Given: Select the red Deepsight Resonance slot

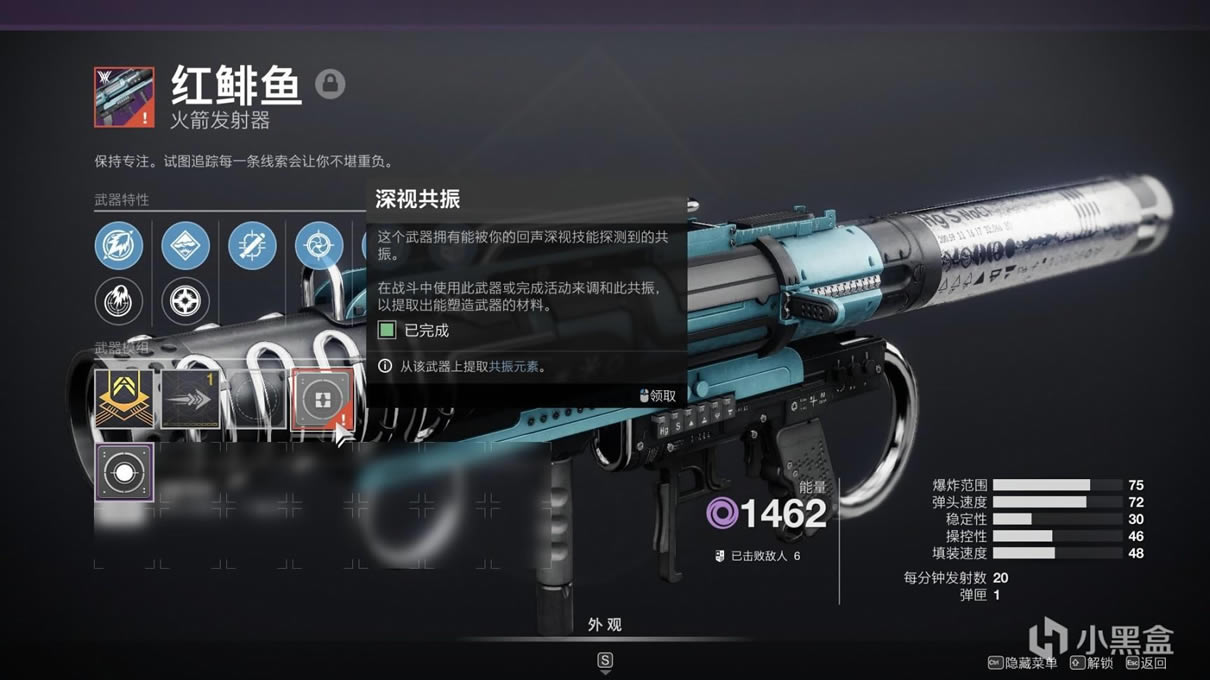Looking at the screenshot, I should (321, 399).
